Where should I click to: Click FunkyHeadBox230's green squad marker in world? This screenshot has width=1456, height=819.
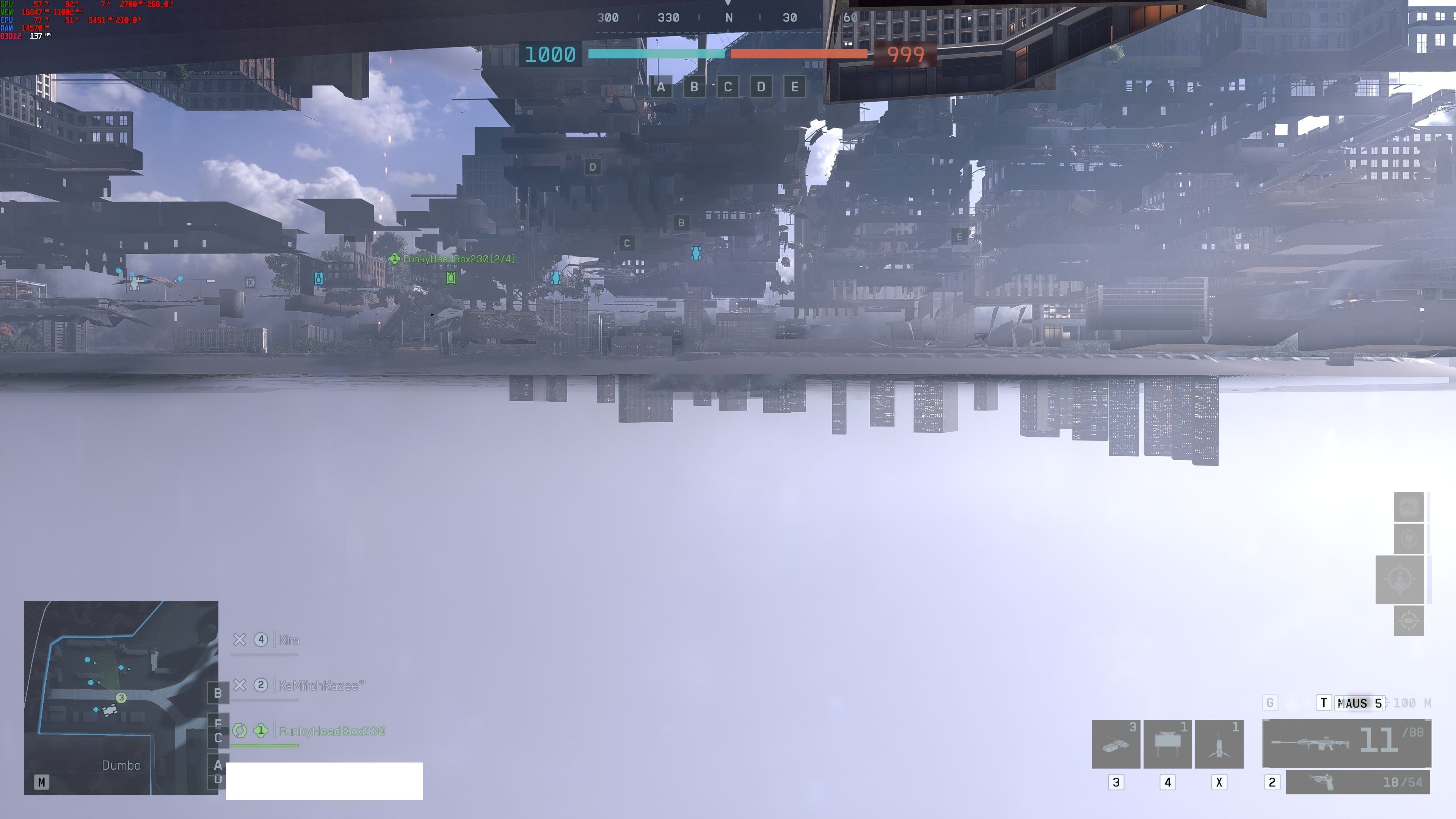click(394, 259)
